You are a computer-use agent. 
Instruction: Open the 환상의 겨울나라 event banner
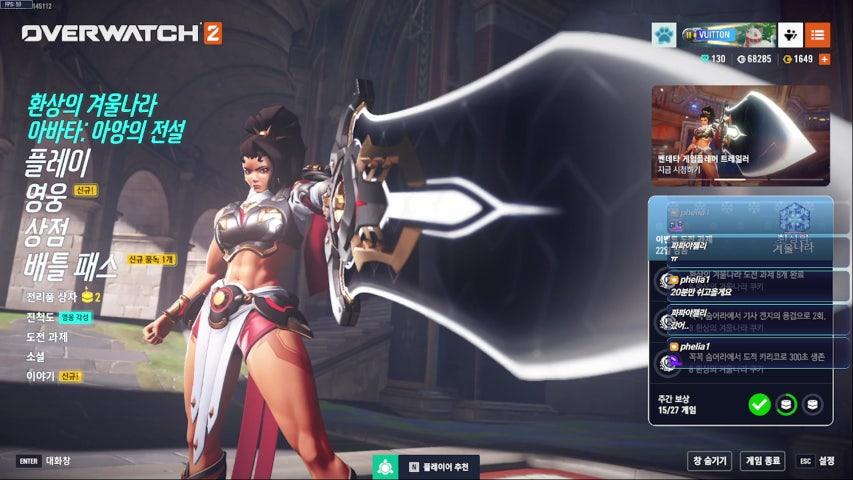click(x=106, y=115)
